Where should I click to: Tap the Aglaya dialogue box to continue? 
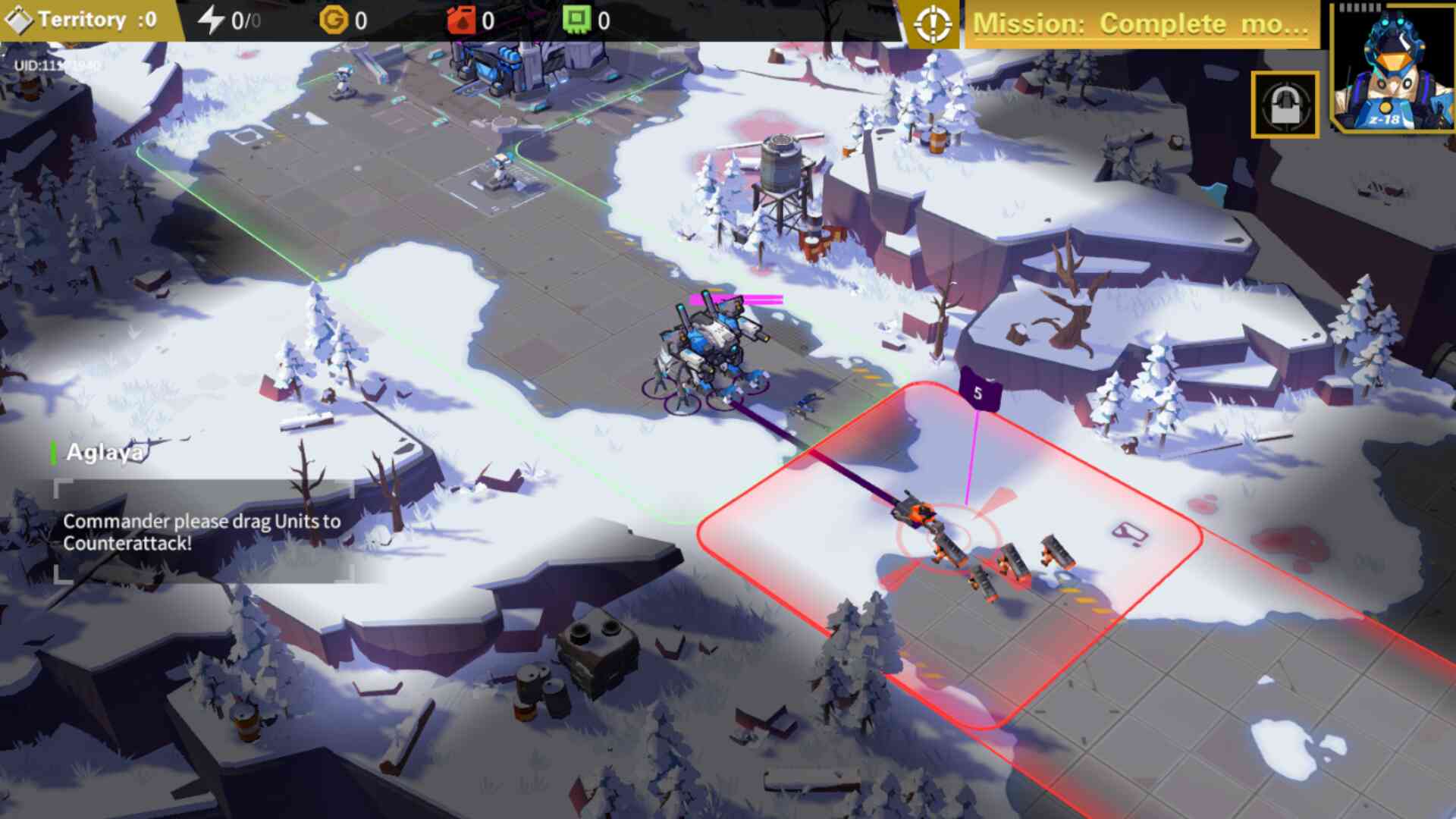(203, 532)
